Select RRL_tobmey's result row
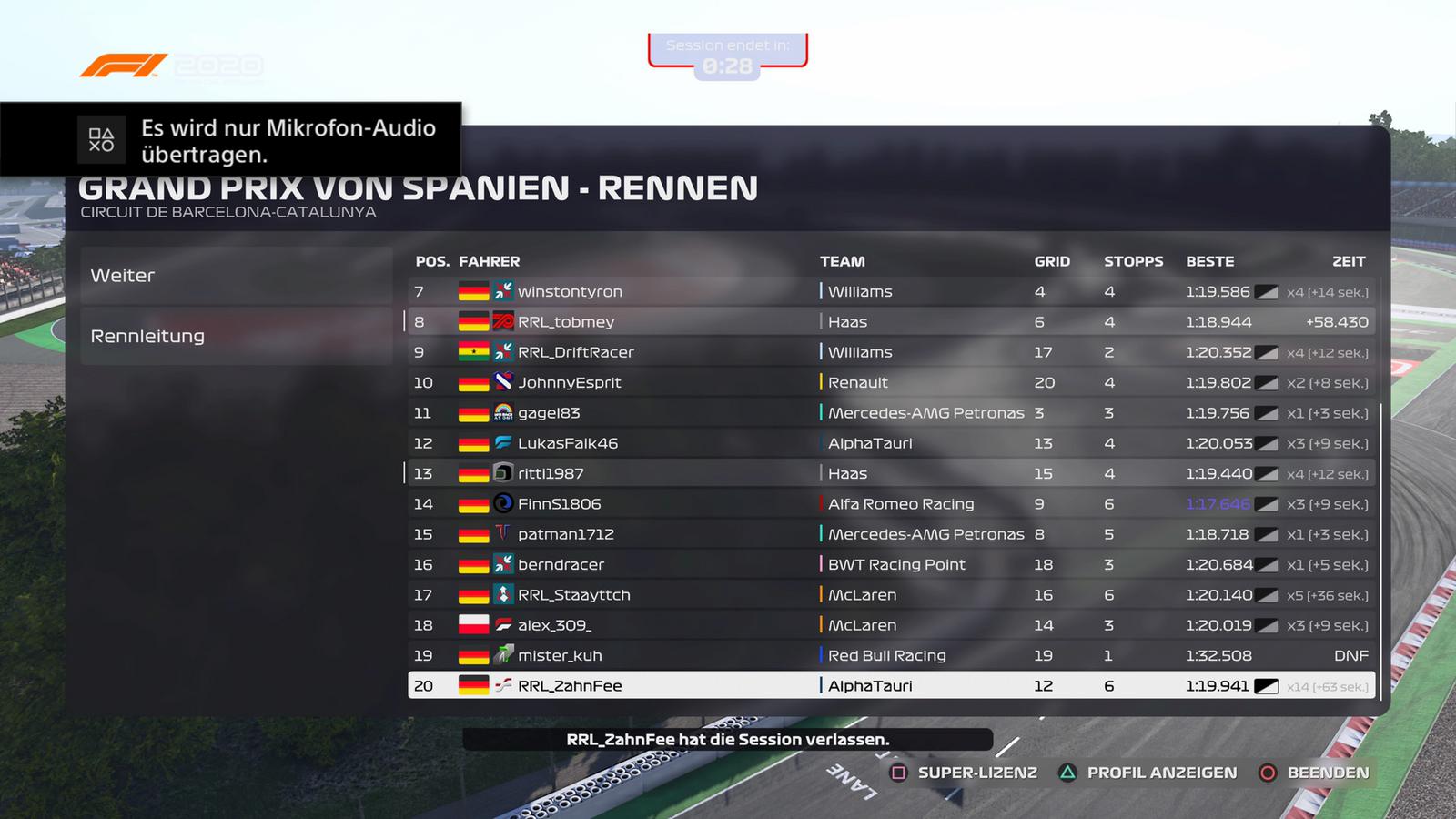Image resolution: width=1456 pixels, height=819 pixels. (888, 322)
